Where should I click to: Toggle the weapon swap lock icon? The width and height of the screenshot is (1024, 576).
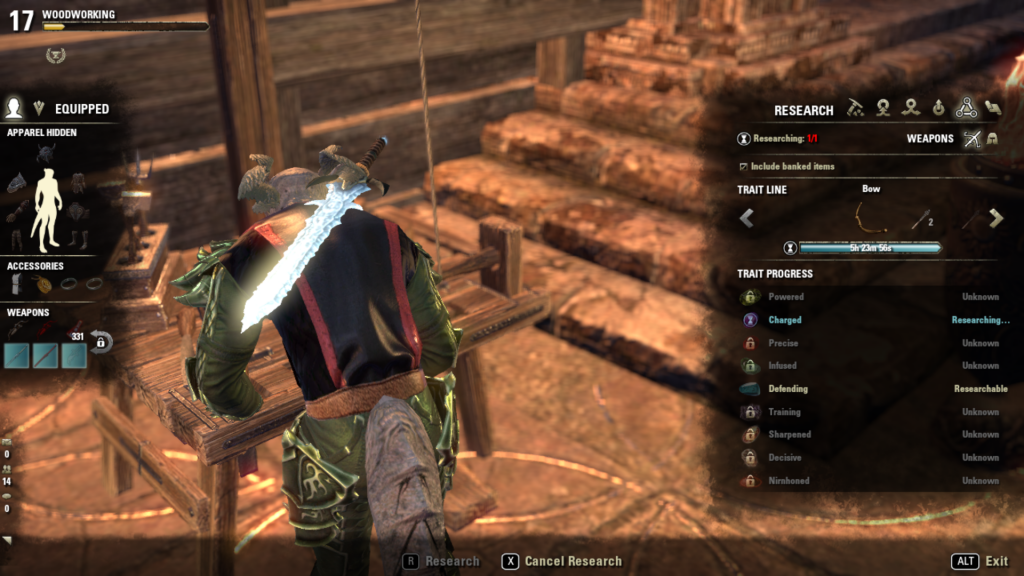(101, 342)
